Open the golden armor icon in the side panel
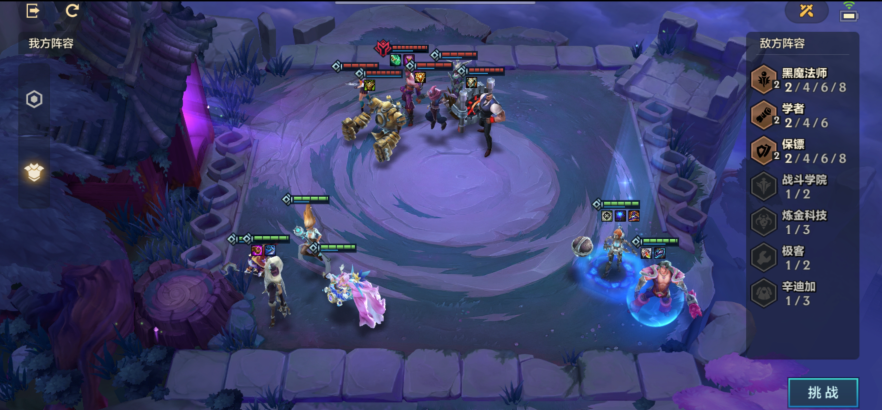This screenshot has height=410, width=882. coord(34,171)
